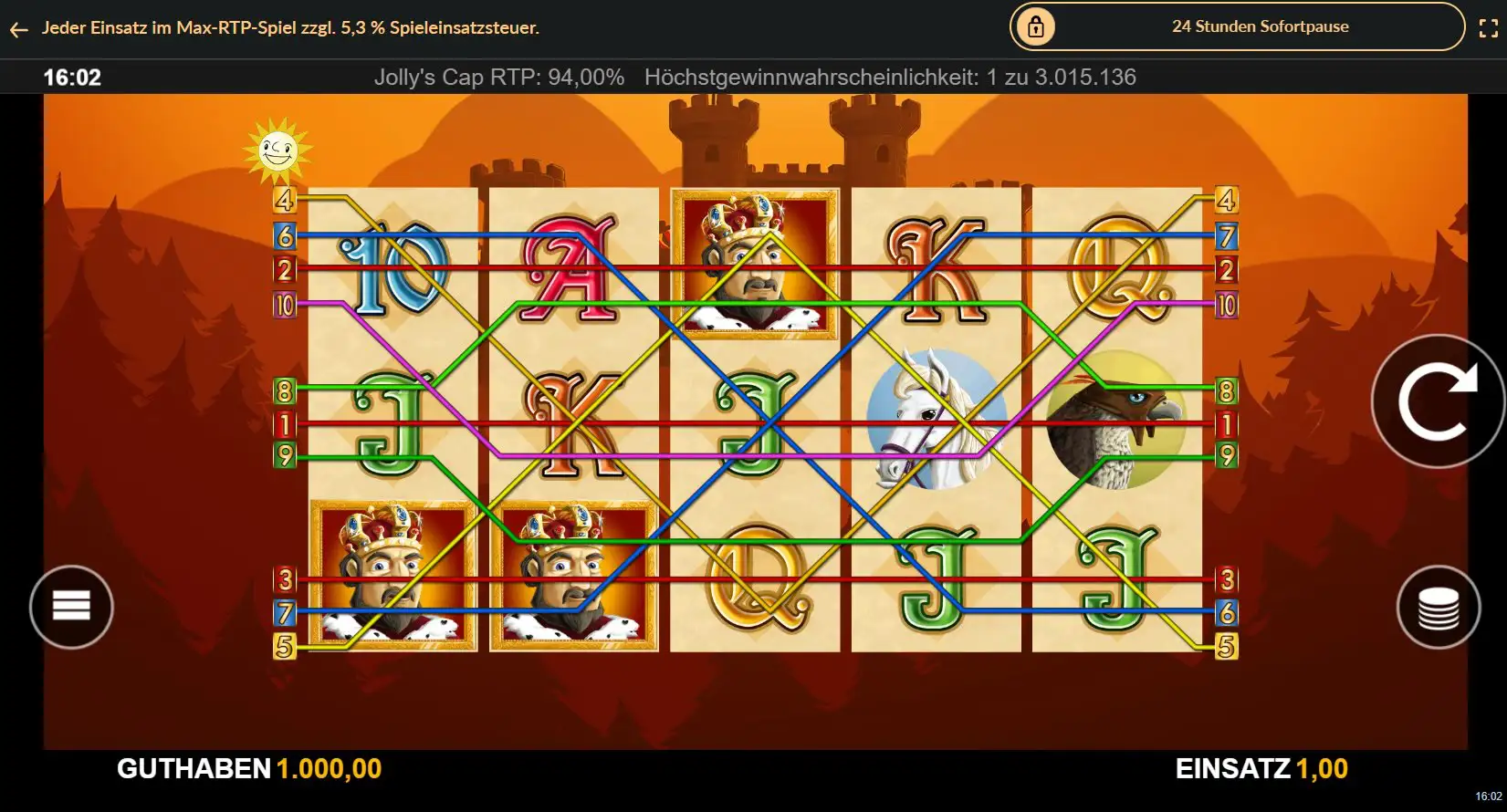The width and height of the screenshot is (1507, 812).
Task: Toggle fullscreen mode icon
Action: [x=1488, y=29]
